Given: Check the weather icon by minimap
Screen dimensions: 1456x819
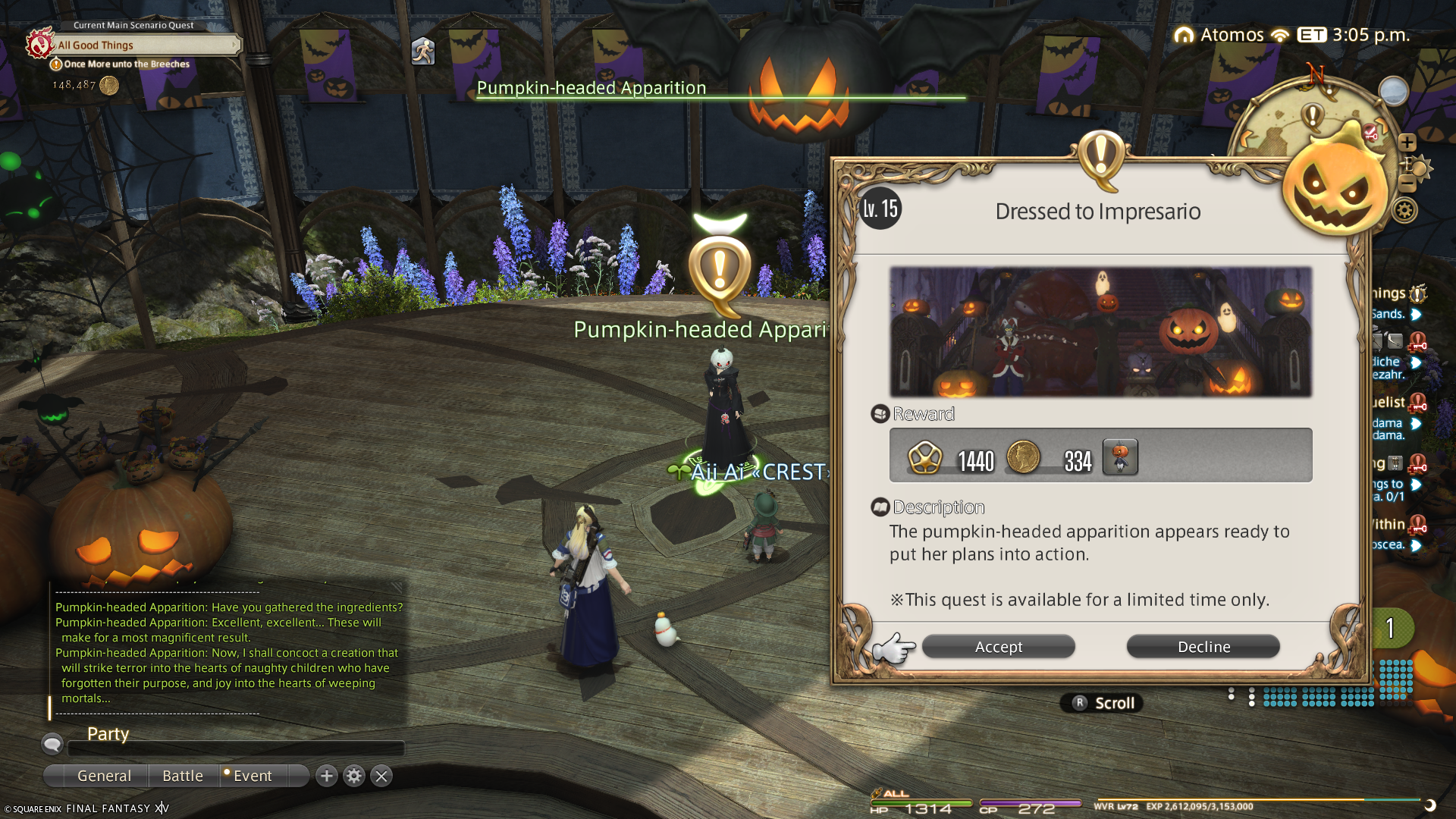Looking at the screenshot, I should 1393,91.
